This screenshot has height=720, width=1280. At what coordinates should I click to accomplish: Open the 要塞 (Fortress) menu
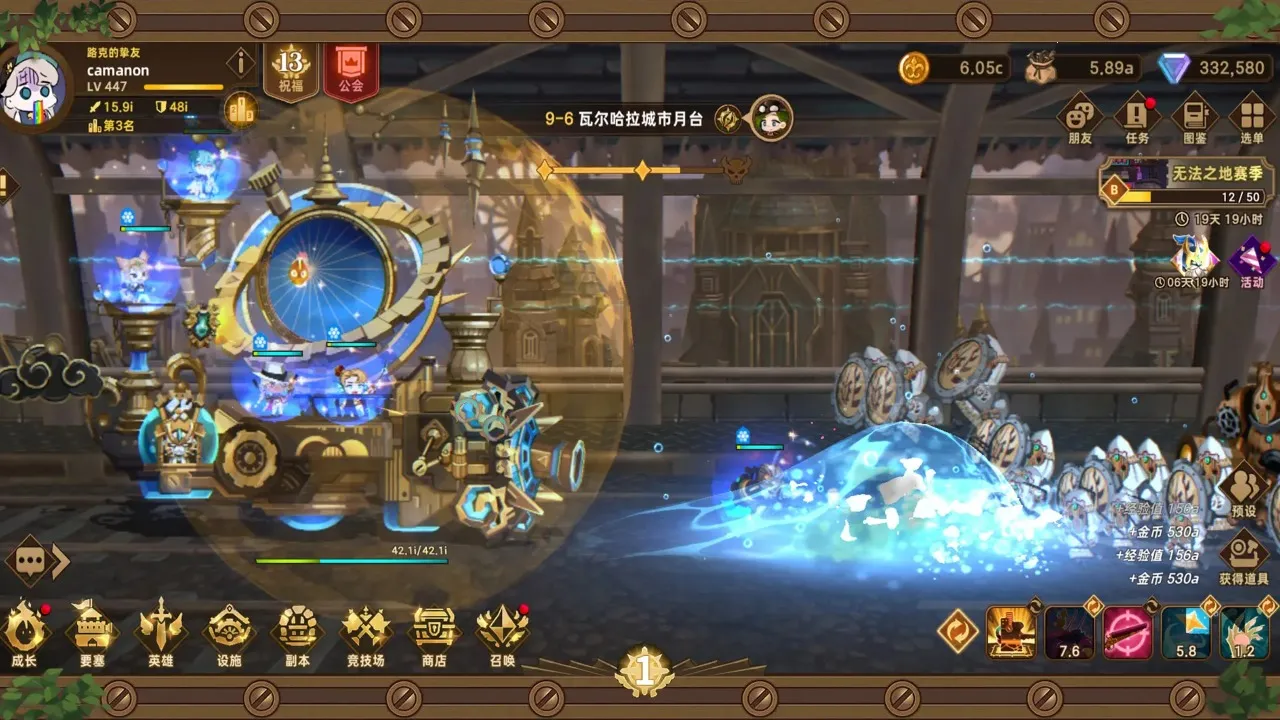tap(95, 633)
